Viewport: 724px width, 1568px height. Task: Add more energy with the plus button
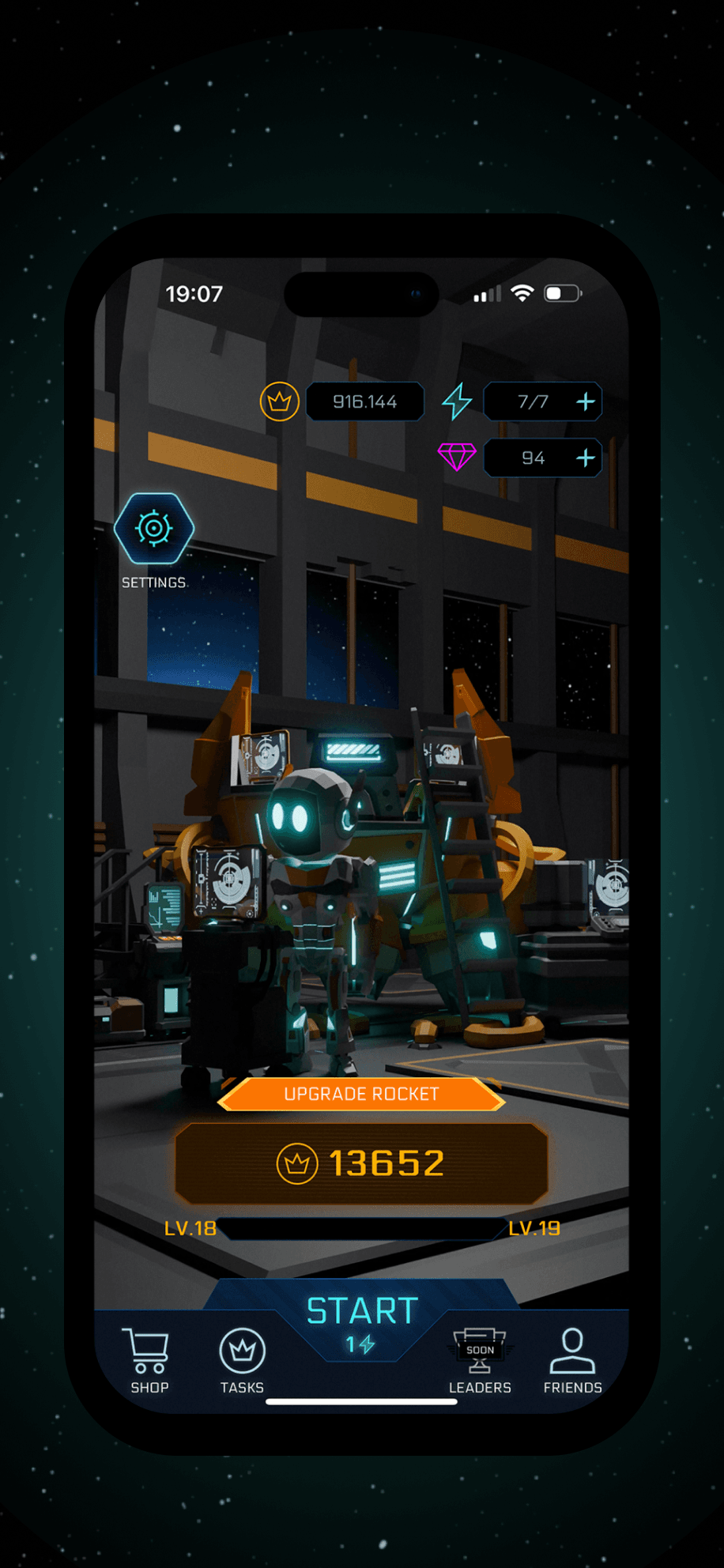tap(586, 401)
